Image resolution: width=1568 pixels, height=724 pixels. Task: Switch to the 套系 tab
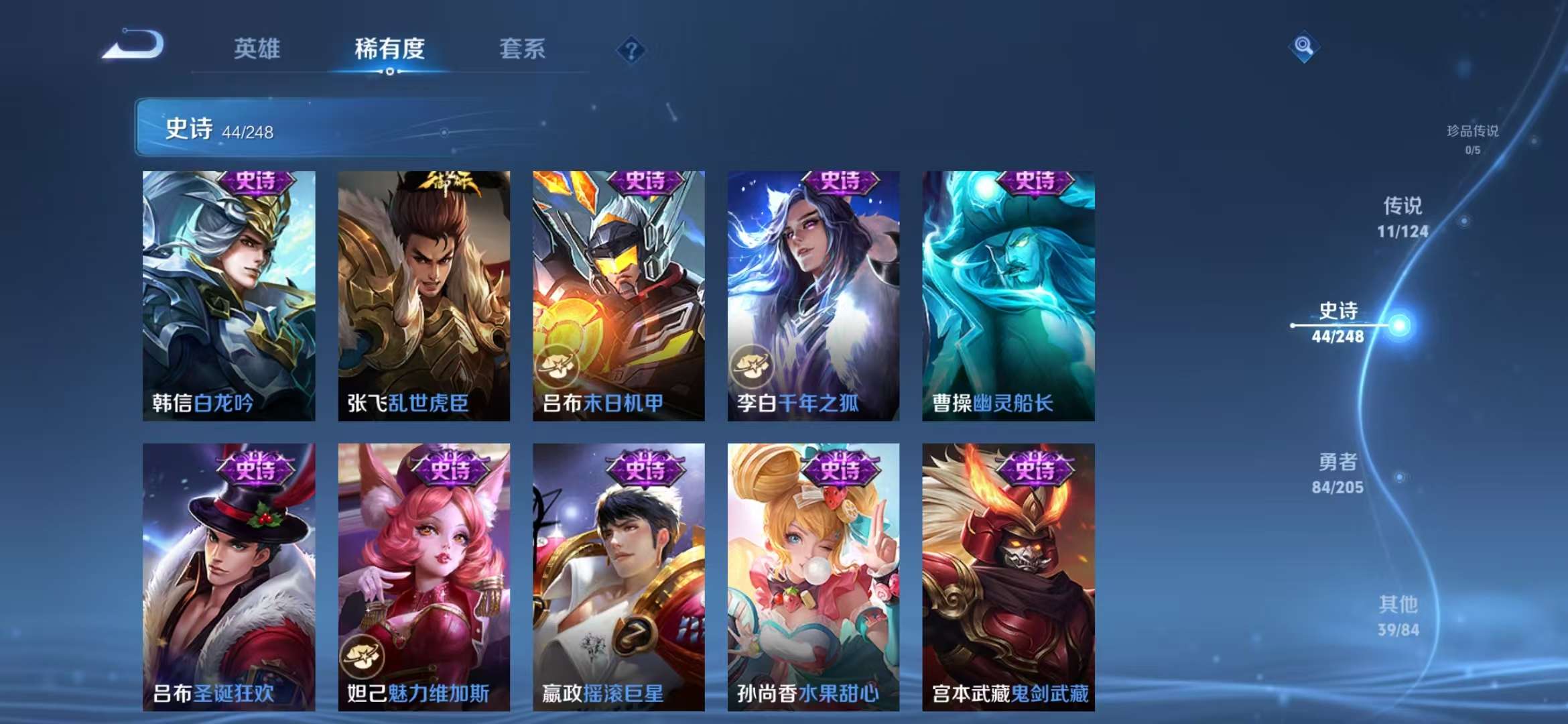pyautogui.click(x=523, y=49)
